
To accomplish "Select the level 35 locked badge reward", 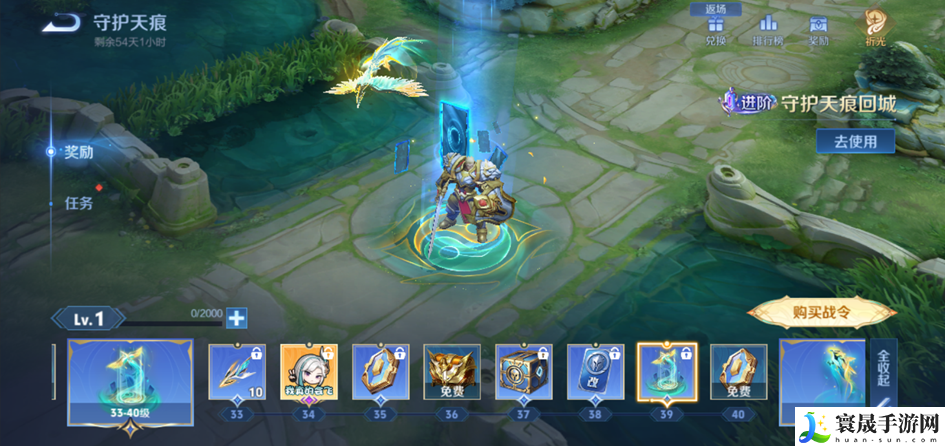I will tap(380, 372).
